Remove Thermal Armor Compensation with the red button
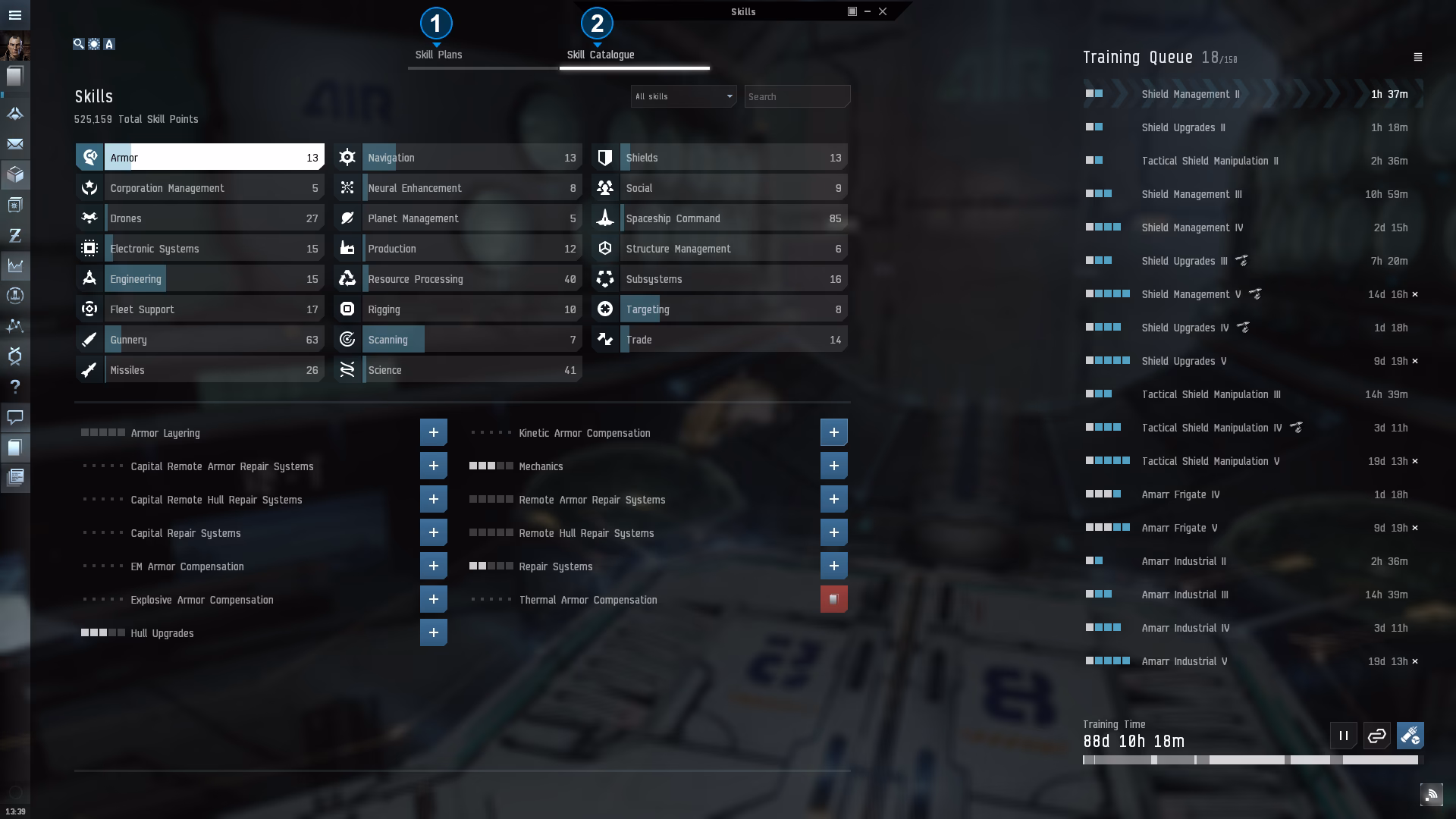 pos(833,598)
